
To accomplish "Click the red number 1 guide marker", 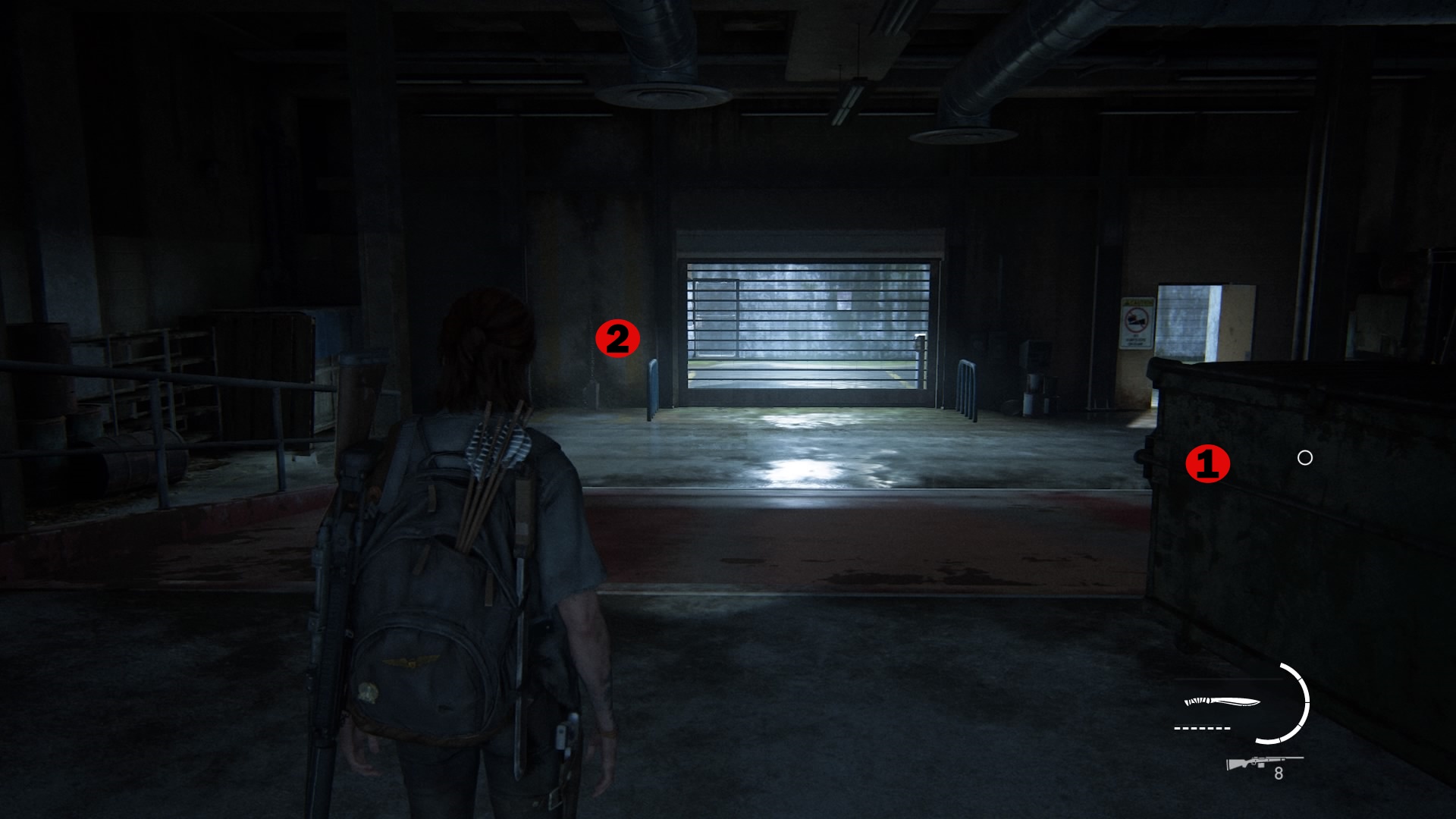I will [1207, 463].
